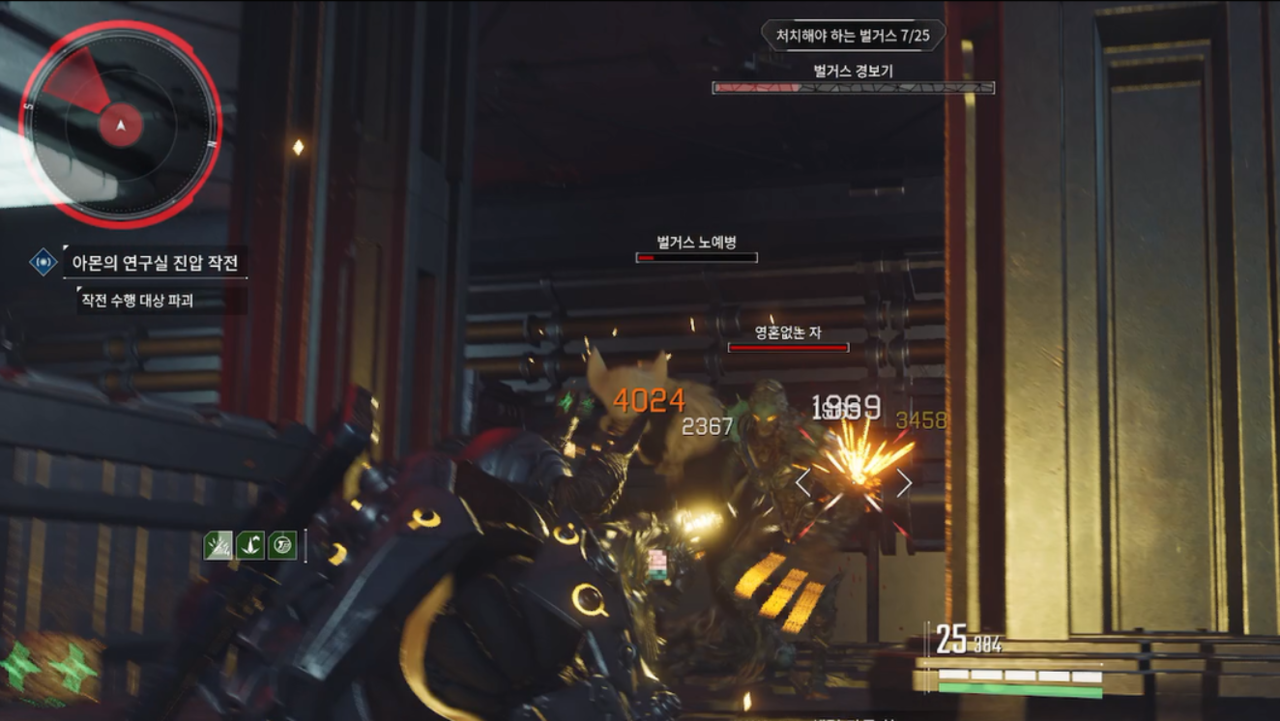Click the blue mission marker icon
This screenshot has width=1280, height=721.
click(x=43, y=263)
